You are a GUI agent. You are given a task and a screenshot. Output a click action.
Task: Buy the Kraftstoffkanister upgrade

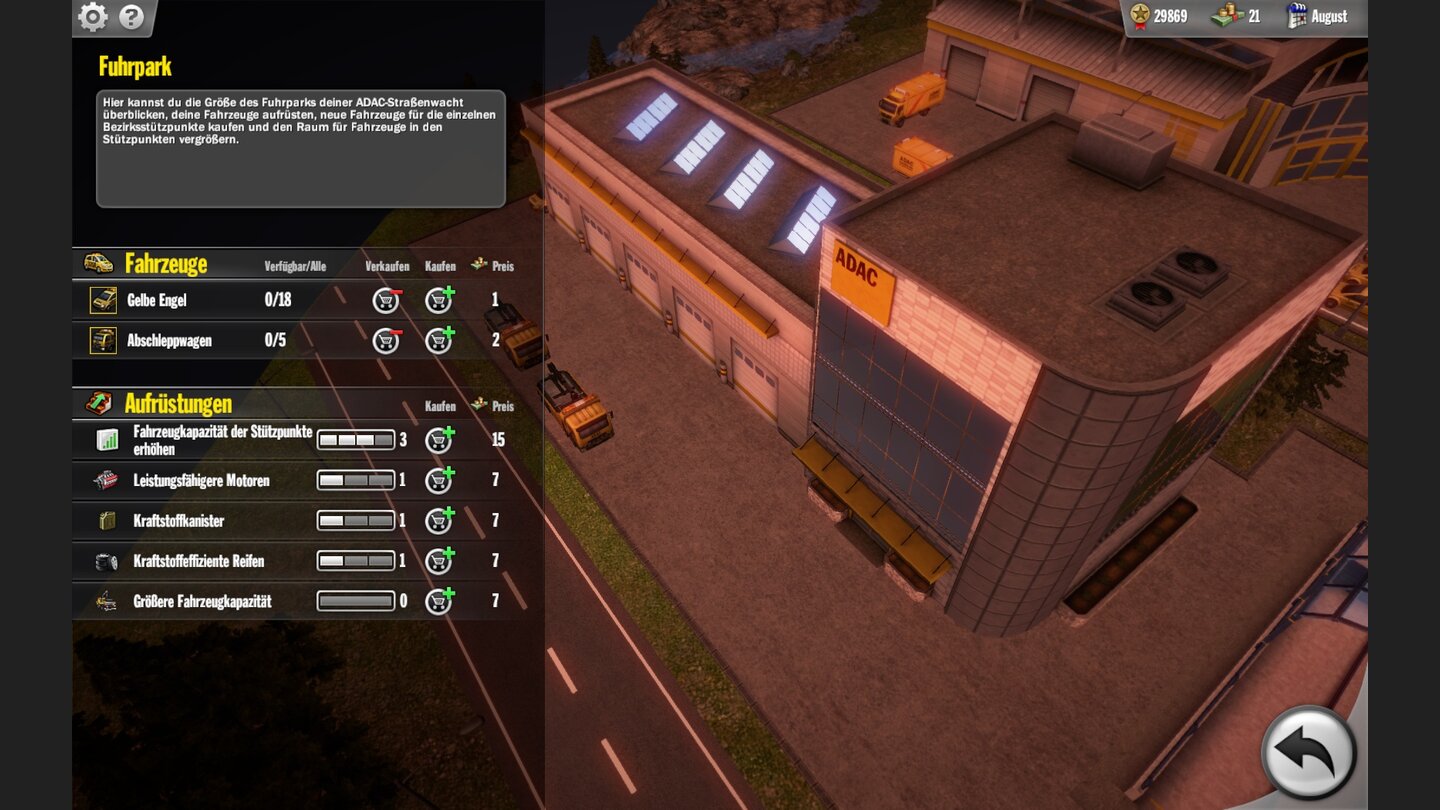[x=438, y=520]
